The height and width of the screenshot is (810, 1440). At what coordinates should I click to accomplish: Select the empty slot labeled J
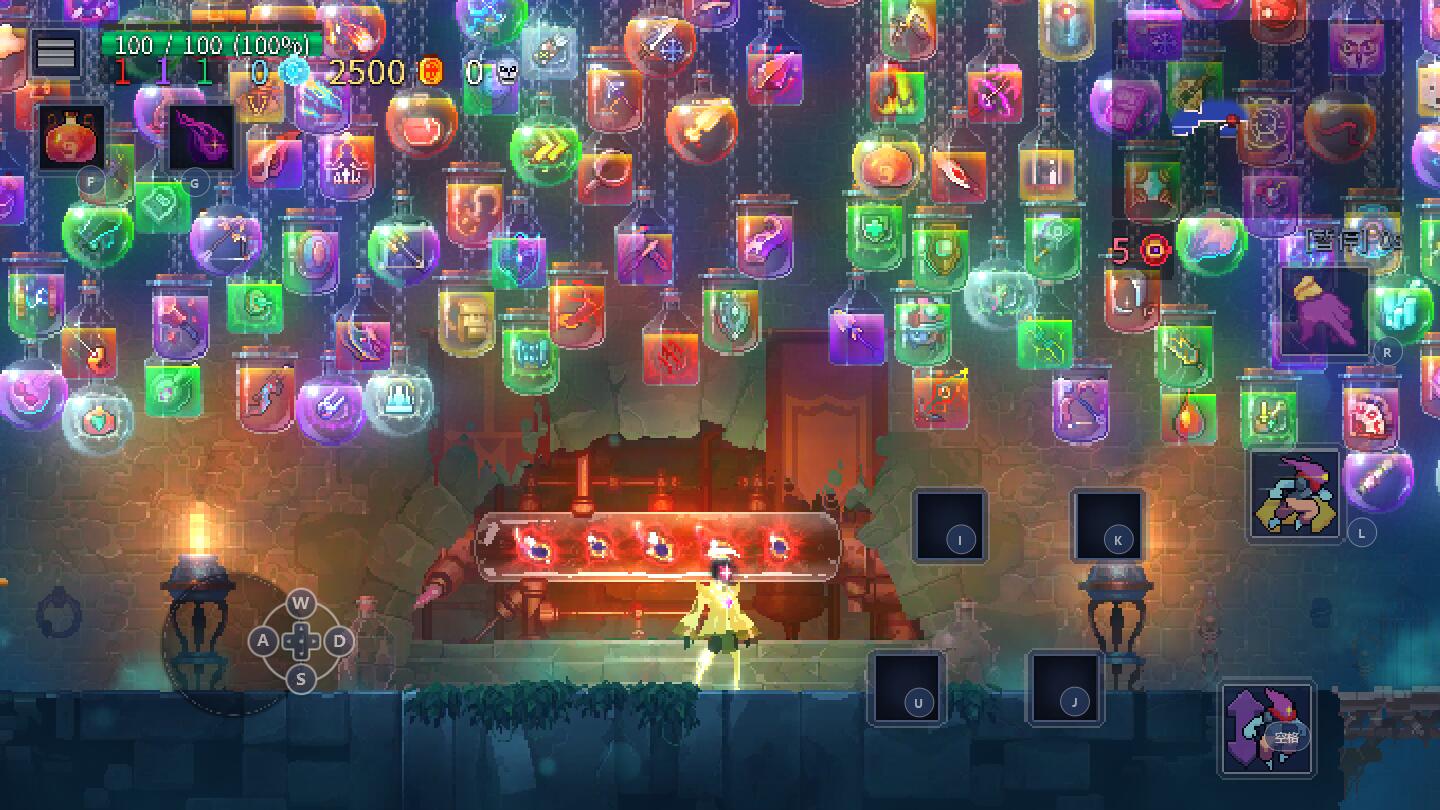tap(1065, 688)
